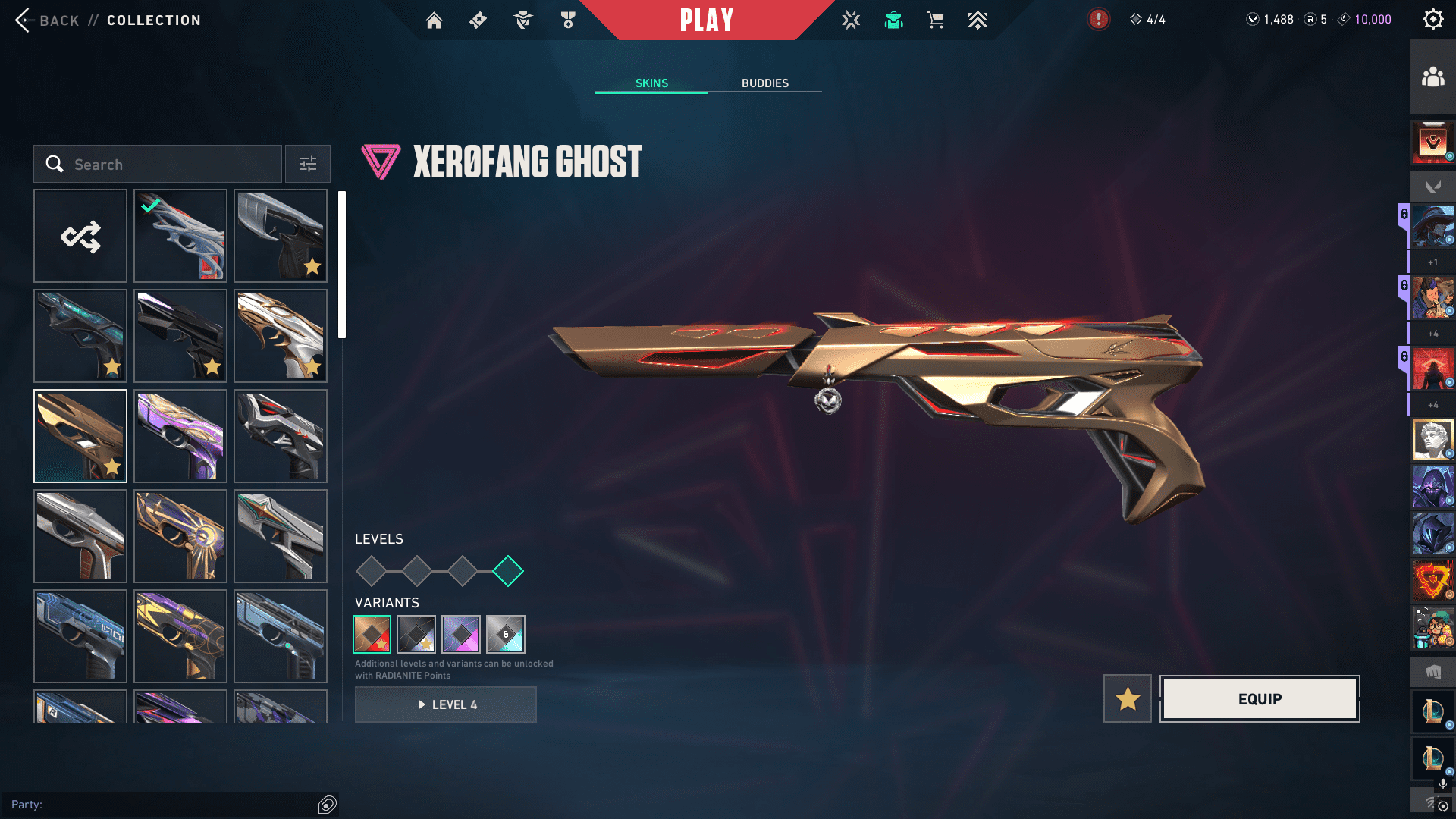This screenshot has height=819, width=1456.
Task: Play the Level 4 preview video
Action: click(x=446, y=704)
